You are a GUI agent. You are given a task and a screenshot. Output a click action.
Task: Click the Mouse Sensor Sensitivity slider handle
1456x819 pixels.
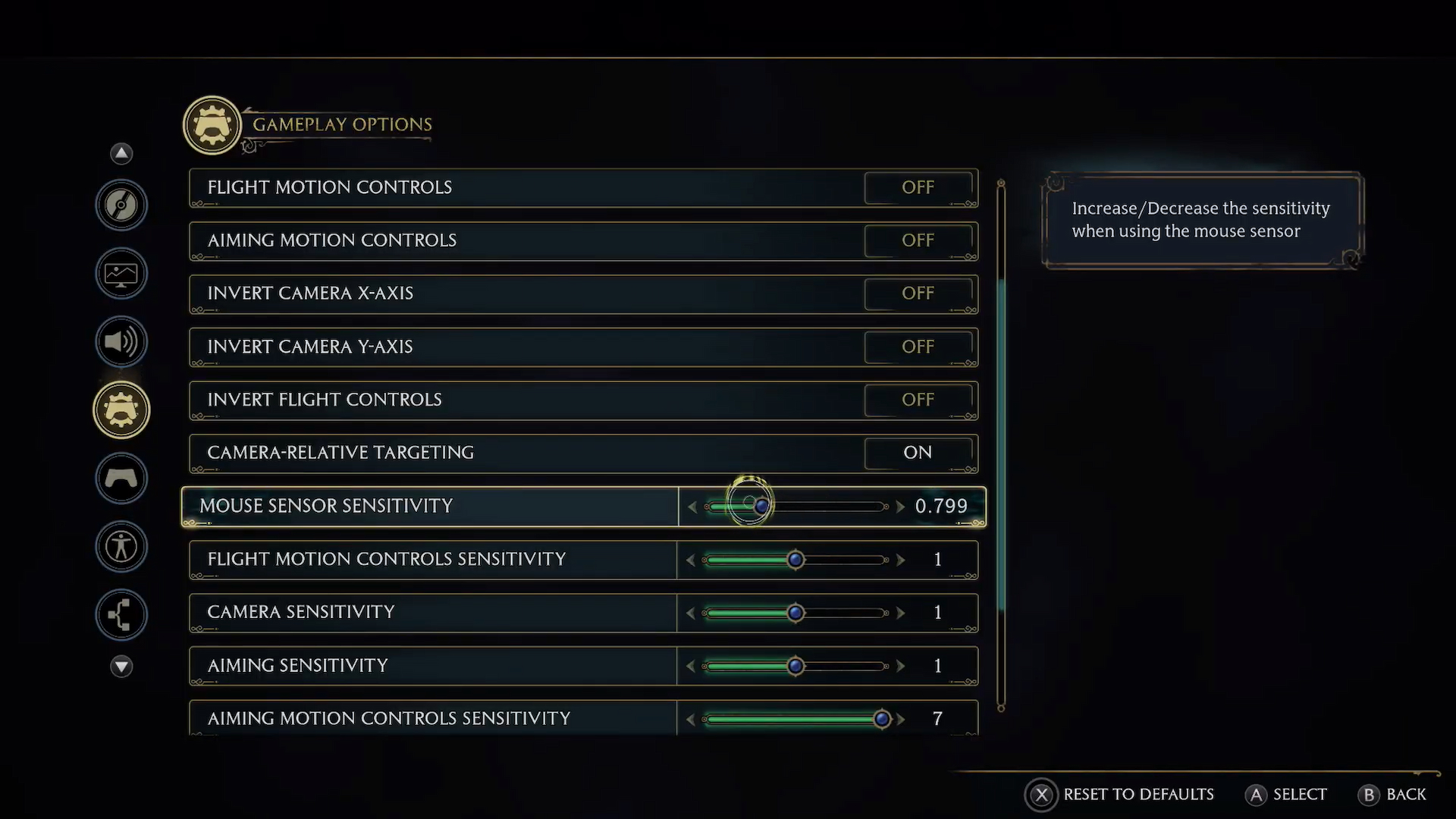pos(761,506)
